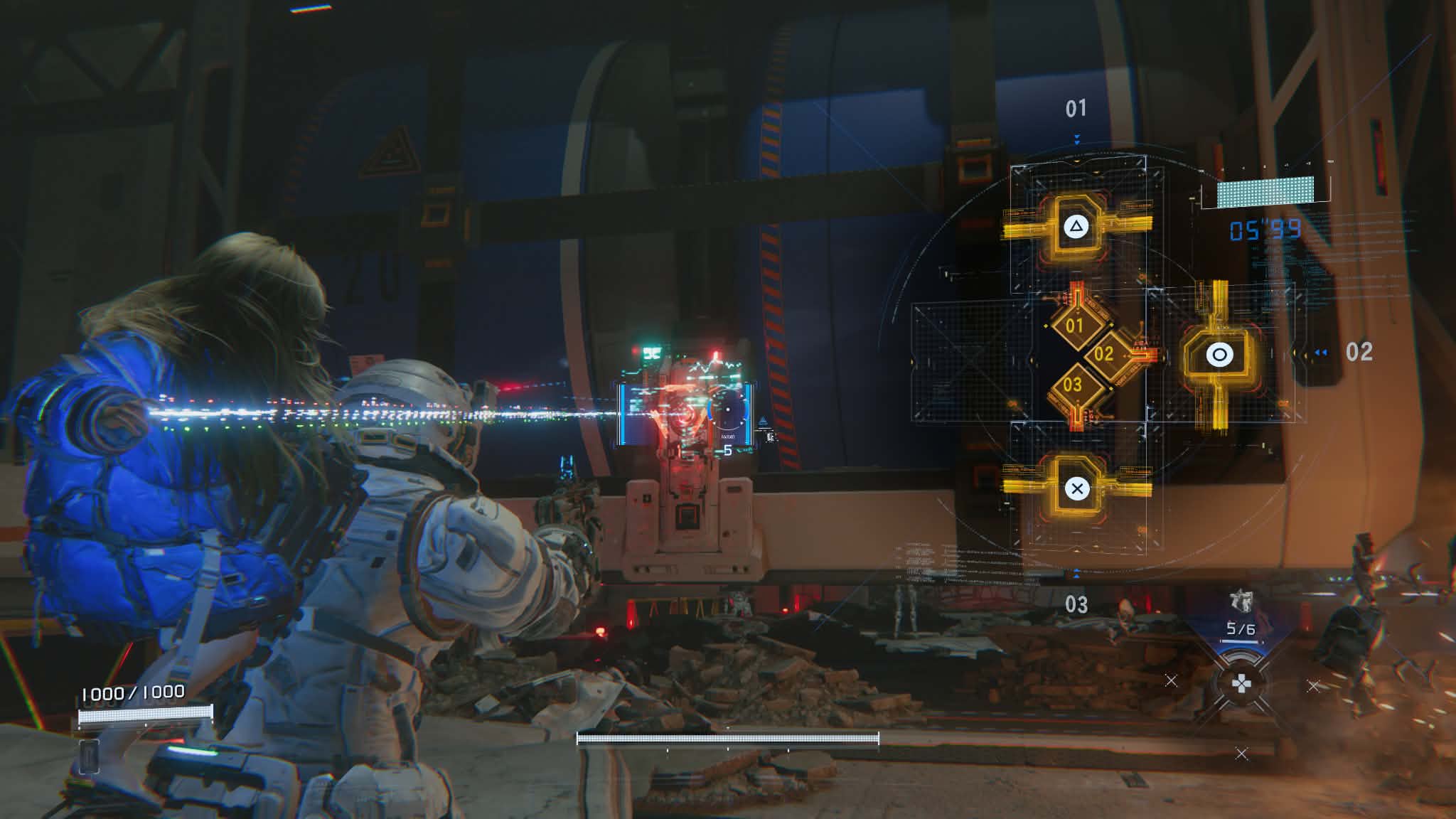Select the equipped weapon icon above 5/6

pos(1241,601)
